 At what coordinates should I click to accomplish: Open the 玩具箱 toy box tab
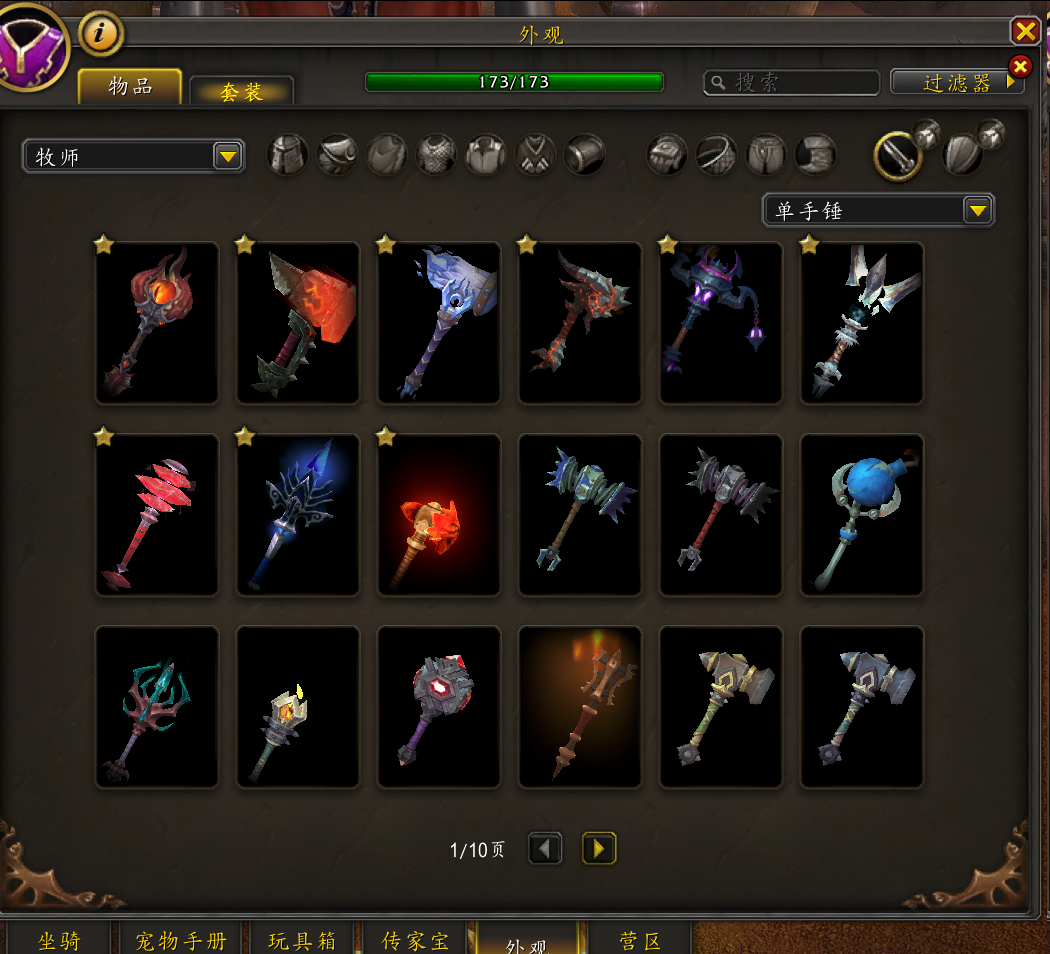click(302, 940)
